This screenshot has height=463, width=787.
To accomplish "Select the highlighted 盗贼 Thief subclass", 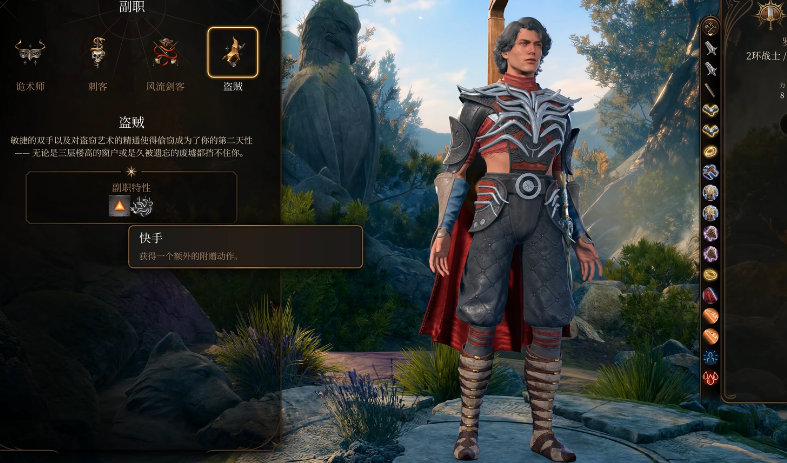I will click(x=232, y=53).
